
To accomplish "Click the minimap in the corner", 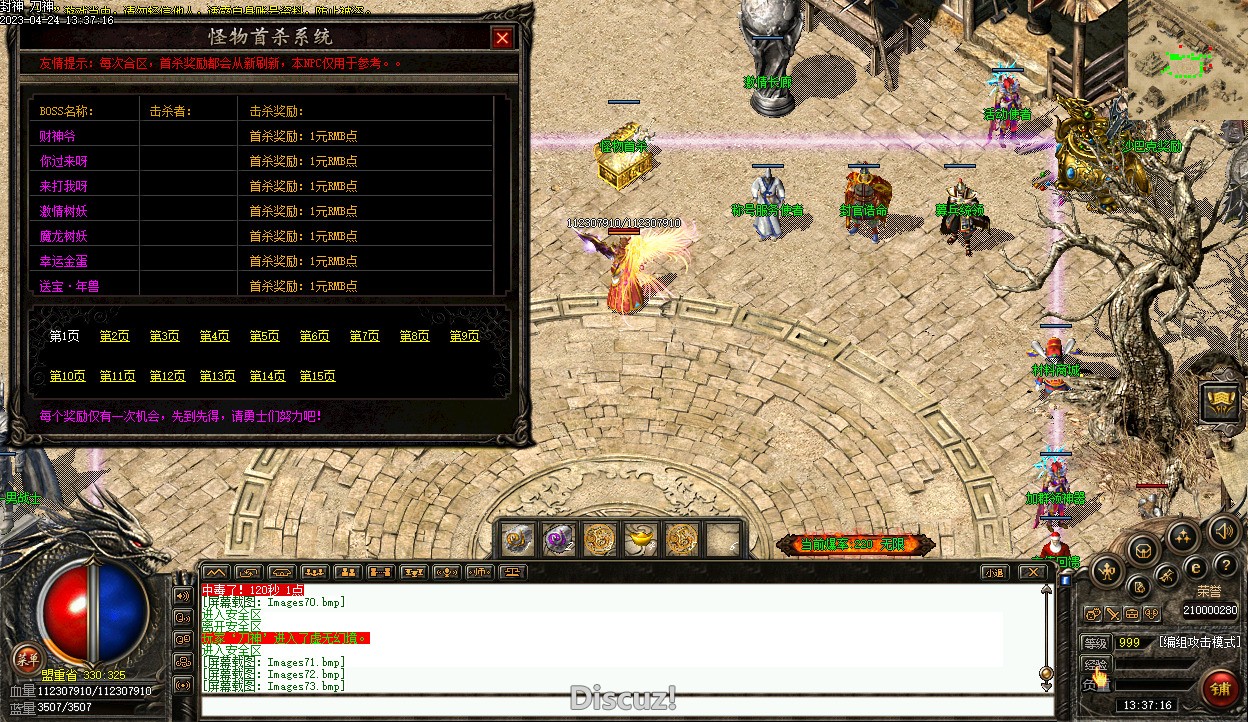I will tap(1188, 58).
